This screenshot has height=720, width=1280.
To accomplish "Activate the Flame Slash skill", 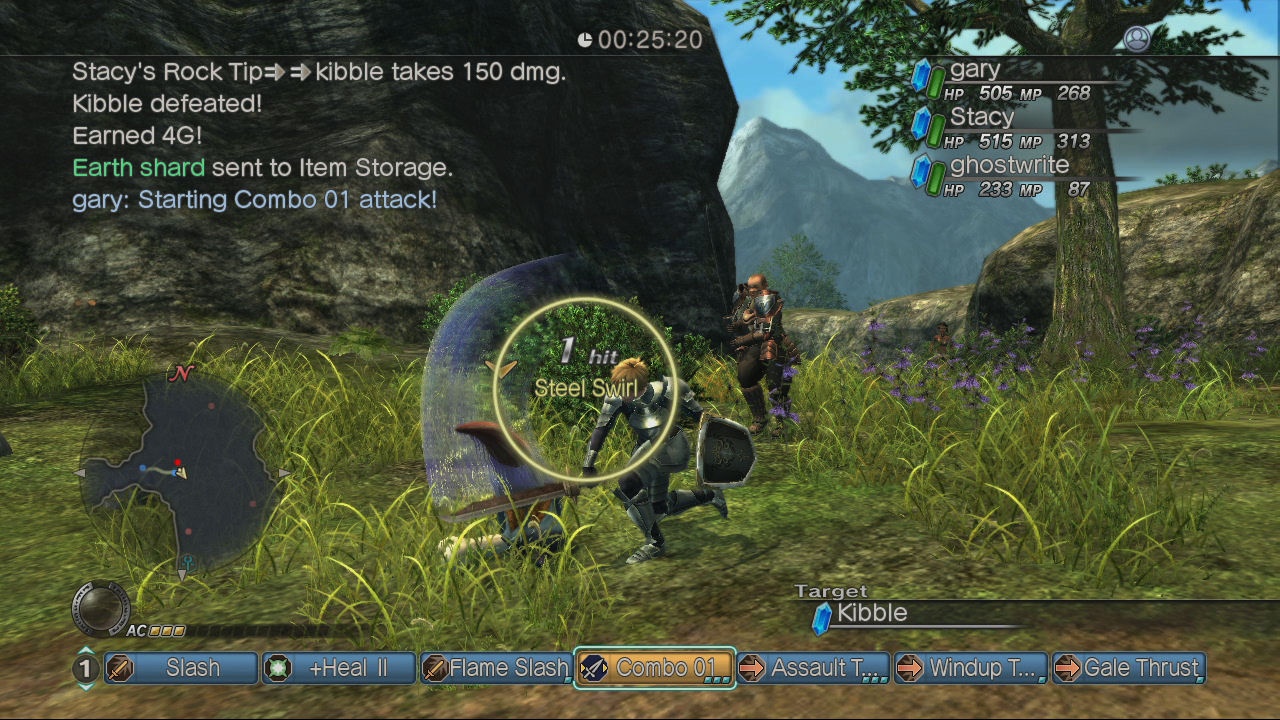I will click(497, 668).
